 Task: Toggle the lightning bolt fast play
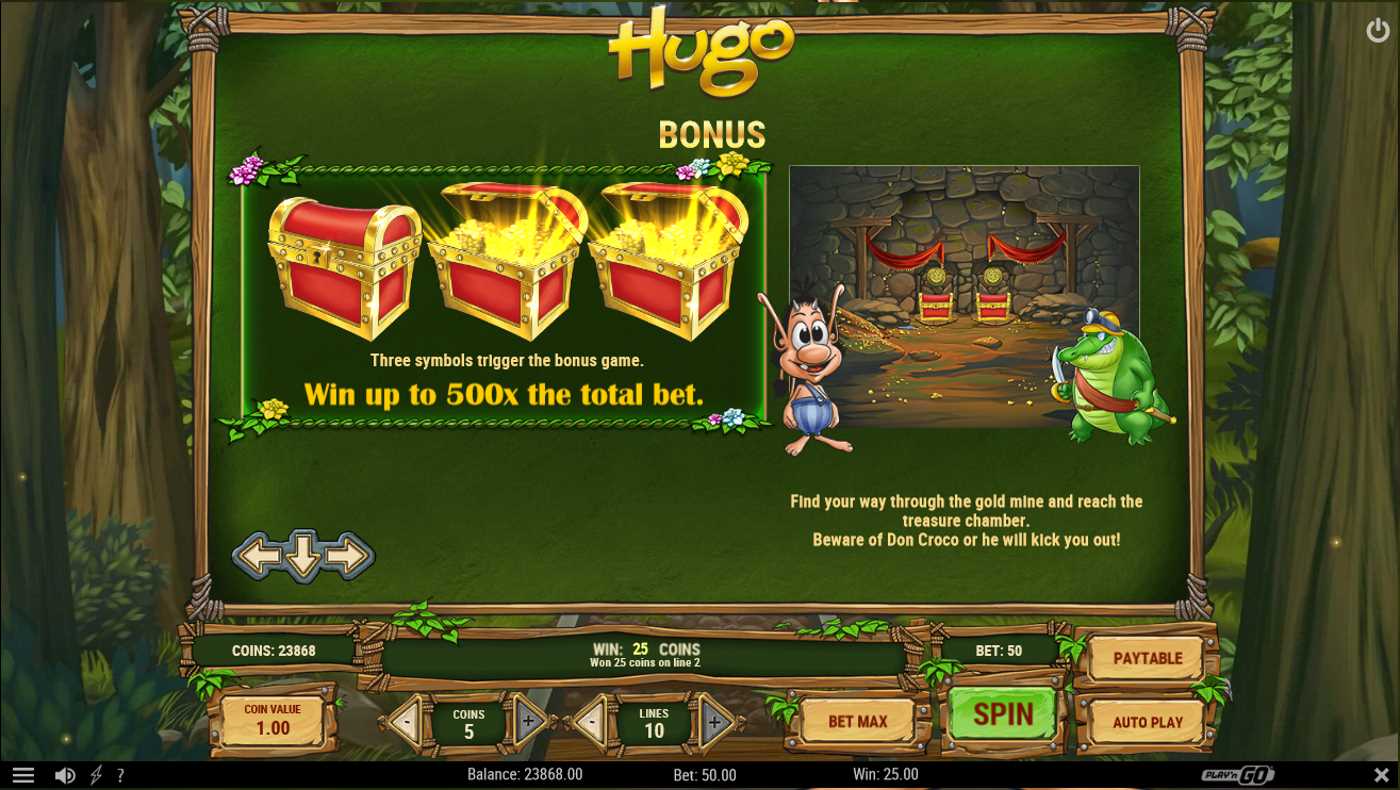pos(96,775)
